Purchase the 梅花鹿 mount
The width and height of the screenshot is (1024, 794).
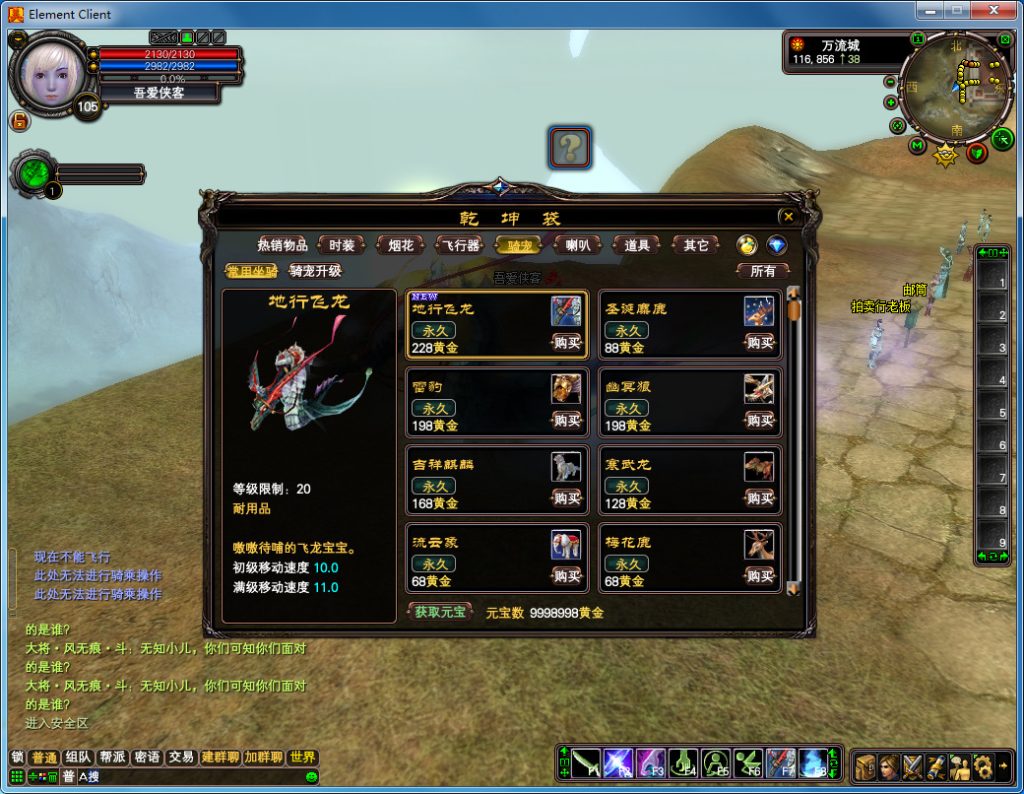click(x=760, y=576)
